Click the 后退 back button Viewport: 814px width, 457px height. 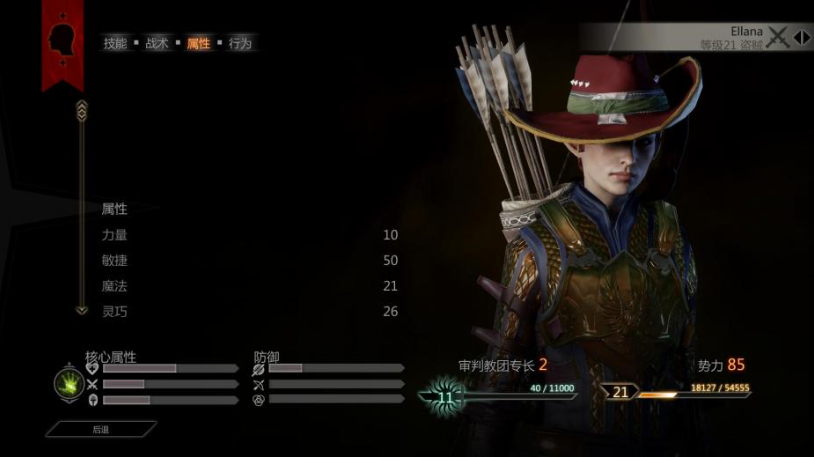point(100,429)
